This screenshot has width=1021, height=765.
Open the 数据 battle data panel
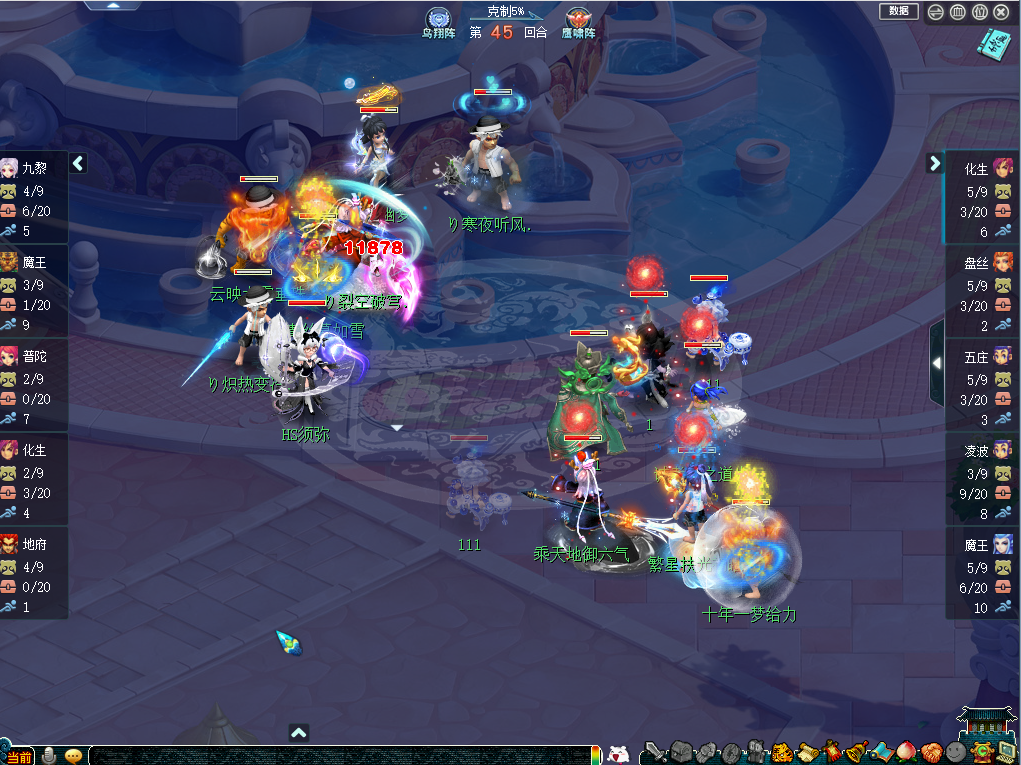(898, 11)
